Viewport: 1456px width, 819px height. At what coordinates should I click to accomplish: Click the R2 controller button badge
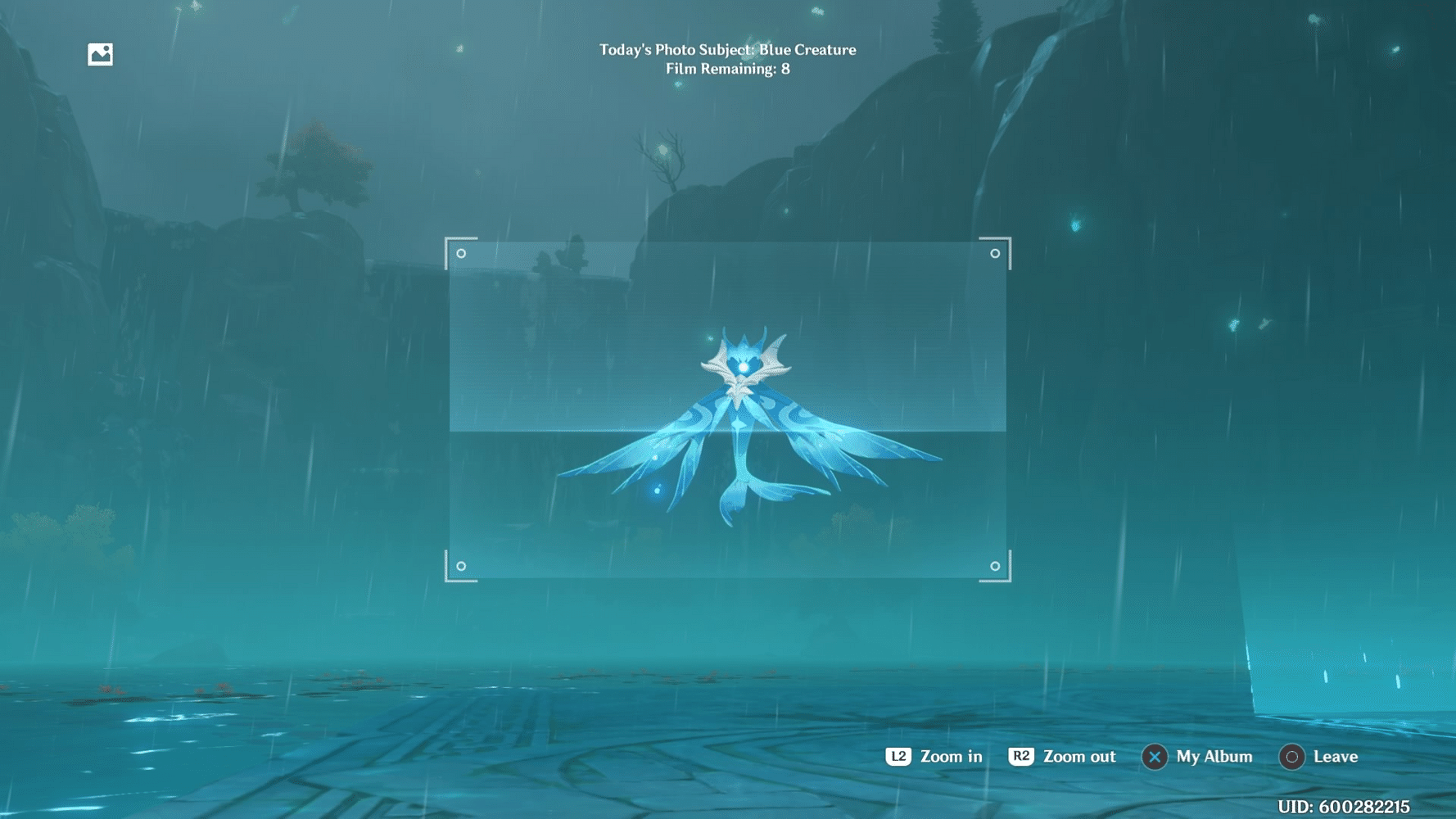point(1021,757)
